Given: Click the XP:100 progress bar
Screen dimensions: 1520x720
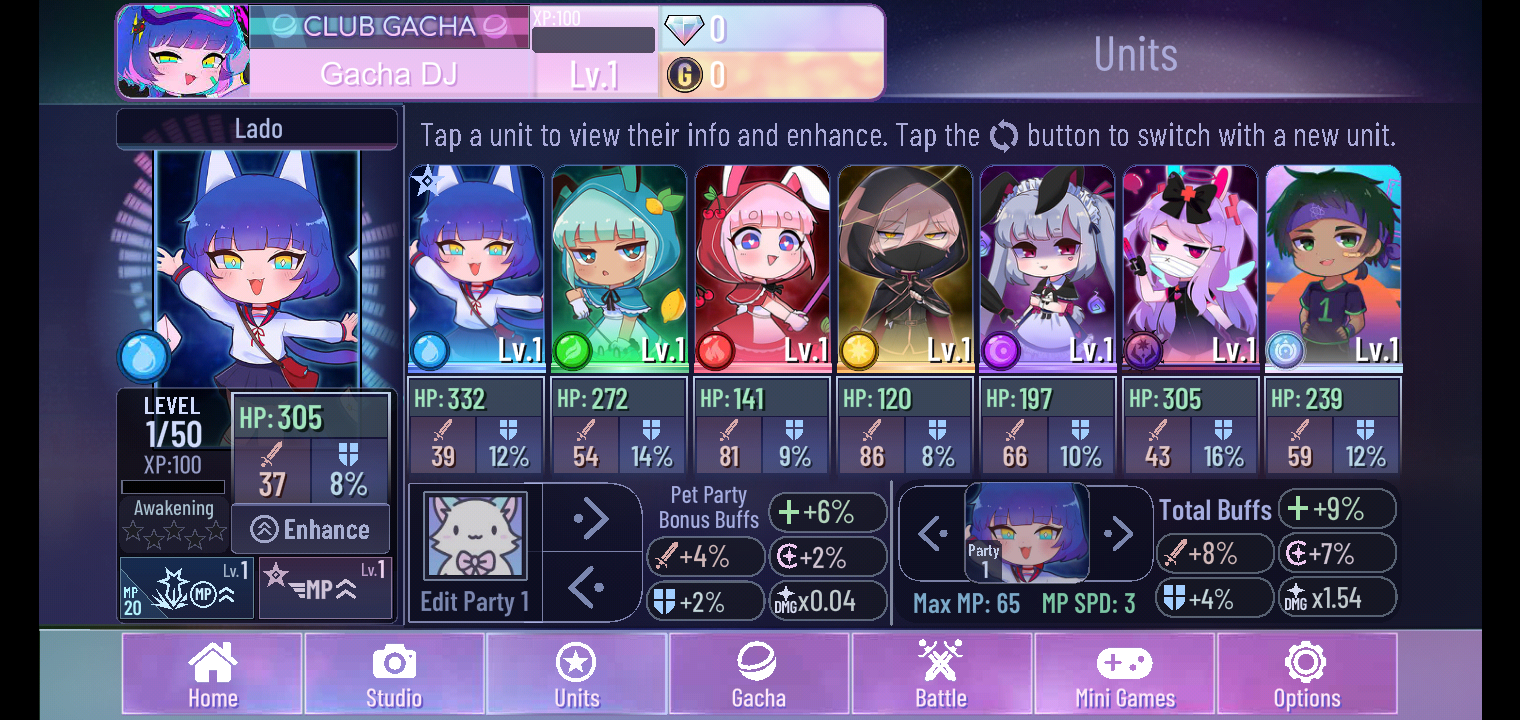Looking at the screenshot, I should point(593,40).
